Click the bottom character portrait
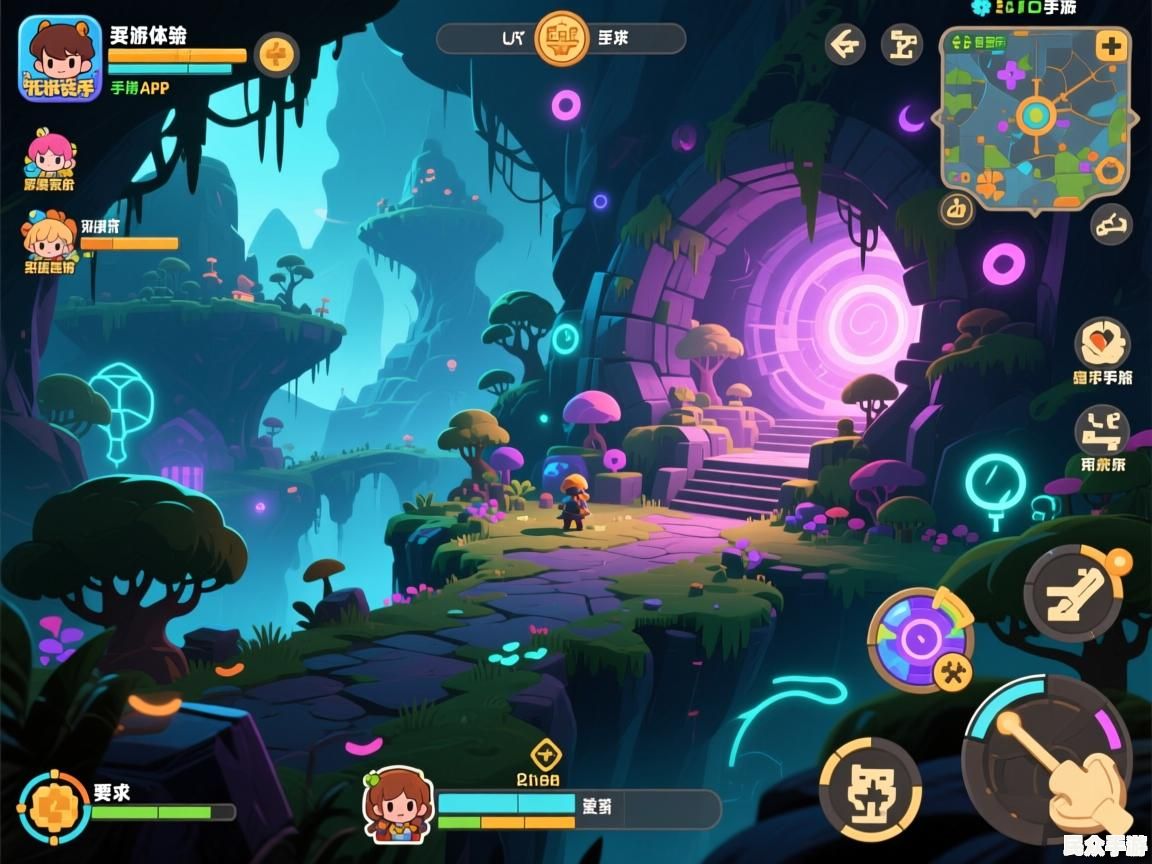This screenshot has width=1152, height=864. (x=397, y=804)
